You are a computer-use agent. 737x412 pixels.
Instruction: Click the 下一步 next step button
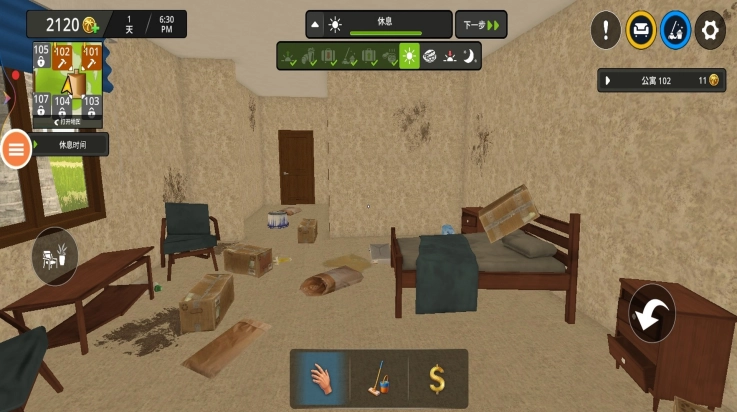[x=481, y=24]
